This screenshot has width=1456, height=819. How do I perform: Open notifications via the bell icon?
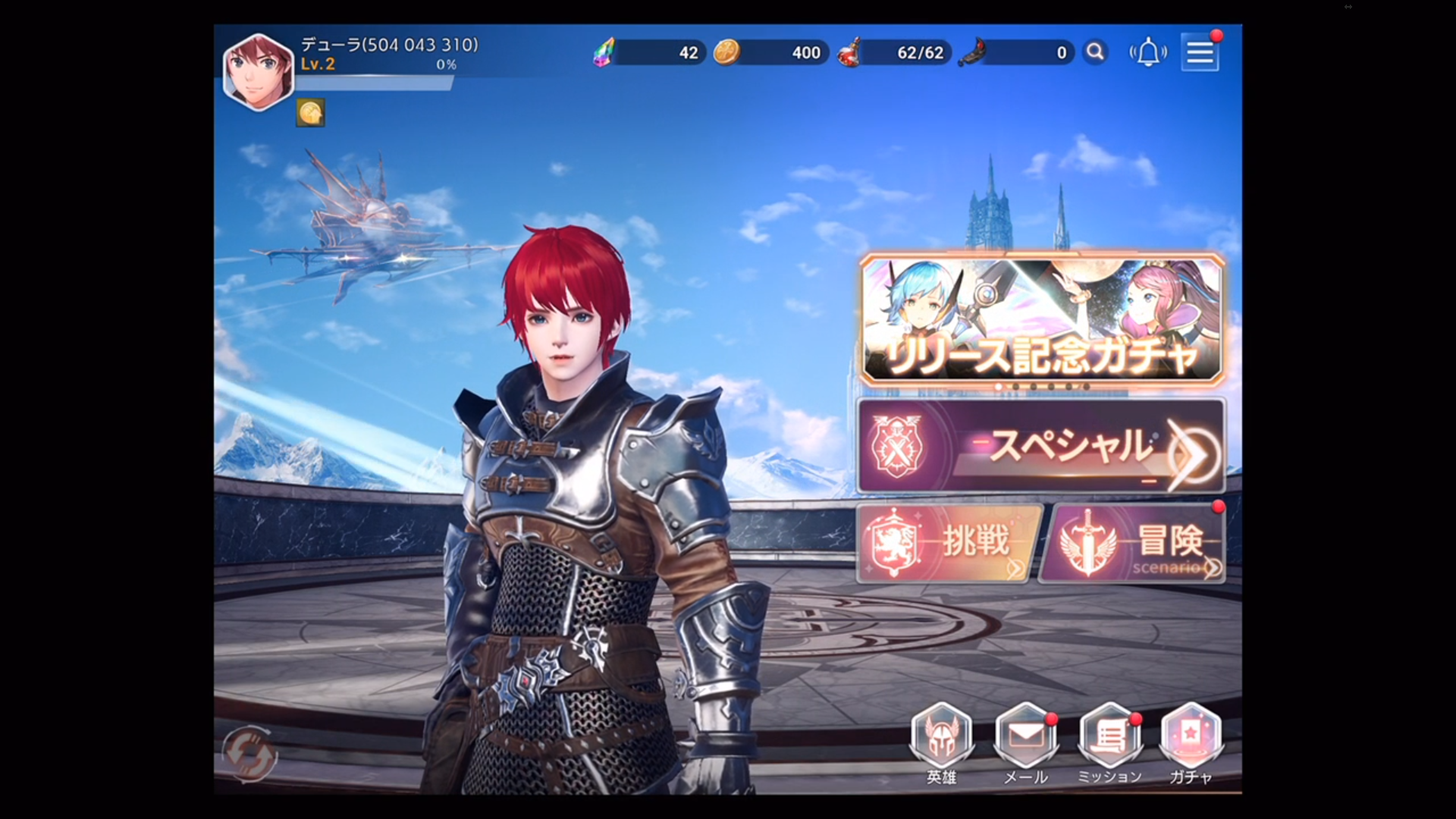1147,53
